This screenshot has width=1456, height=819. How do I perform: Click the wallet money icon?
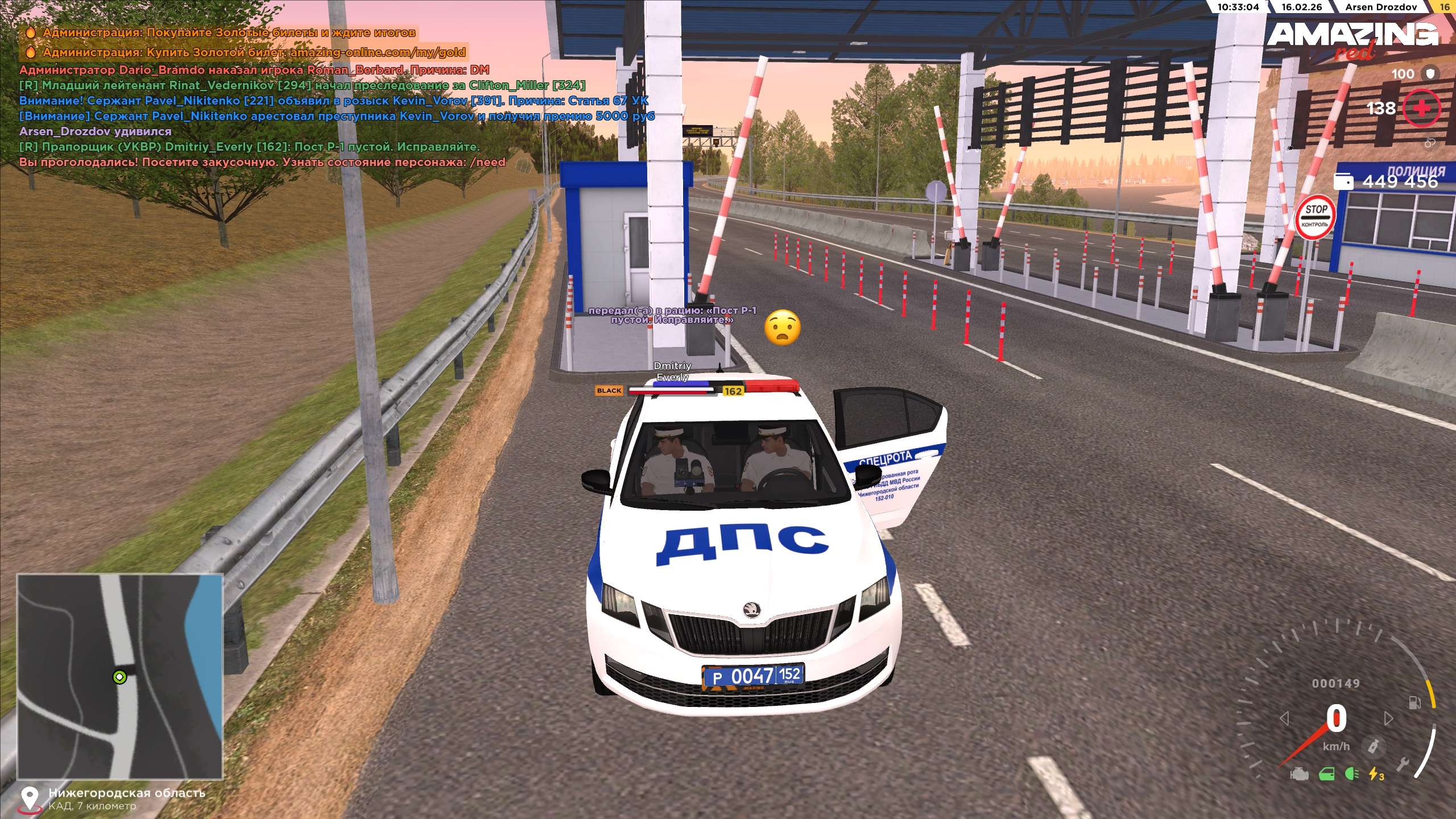coord(1343,181)
